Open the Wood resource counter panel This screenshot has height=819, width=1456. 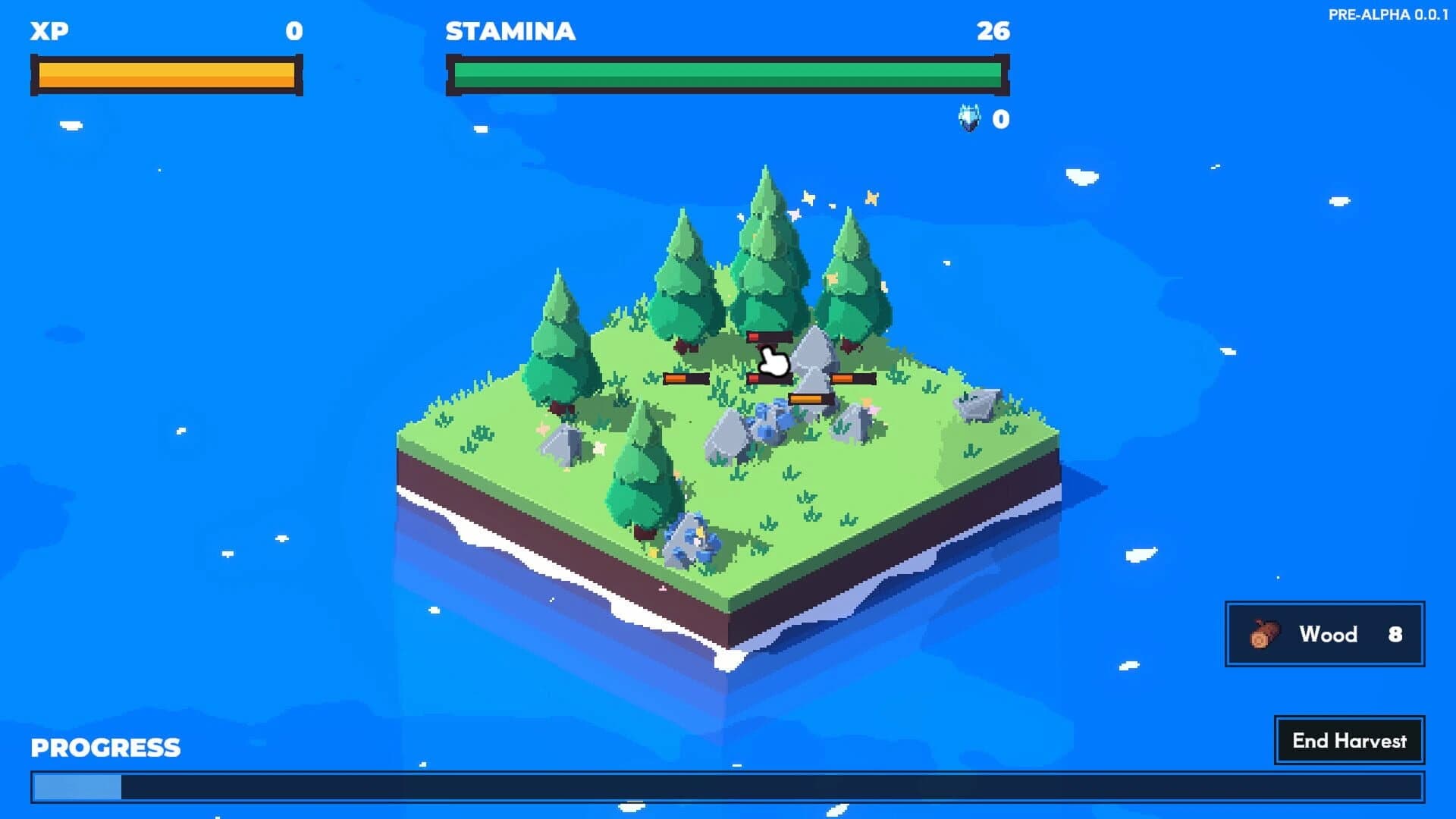(1323, 635)
